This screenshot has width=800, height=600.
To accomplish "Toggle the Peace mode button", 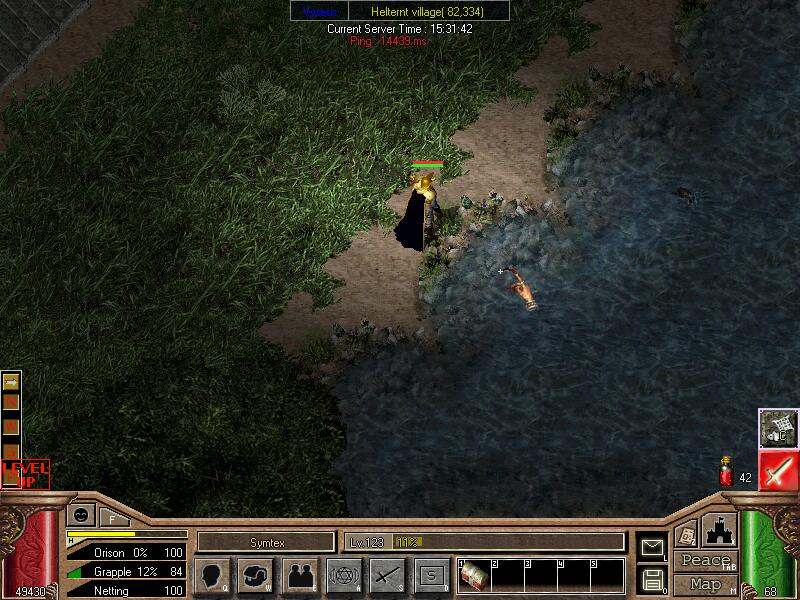I will 705,561.
